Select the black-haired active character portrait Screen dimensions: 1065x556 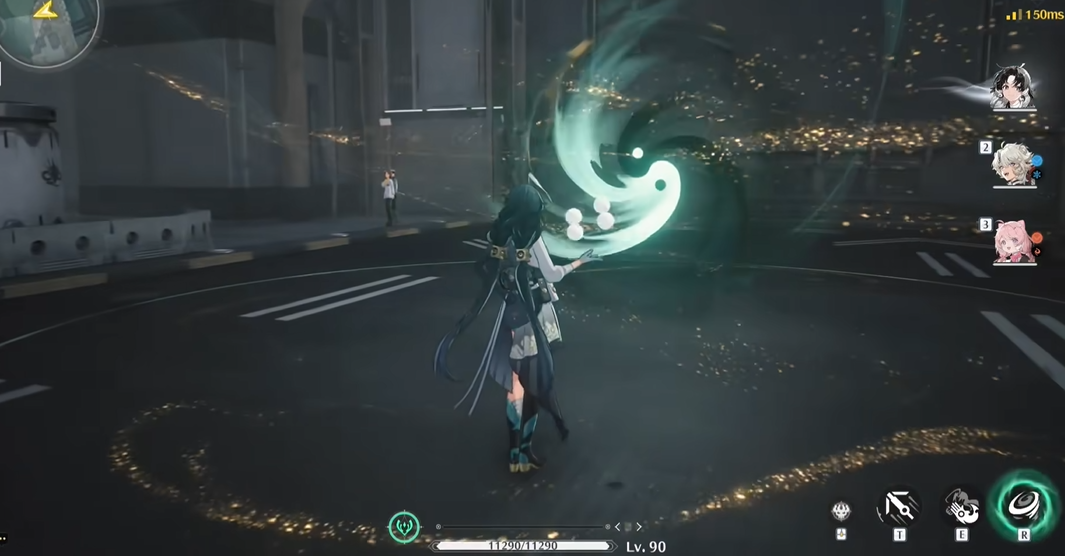tap(1012, 88)
